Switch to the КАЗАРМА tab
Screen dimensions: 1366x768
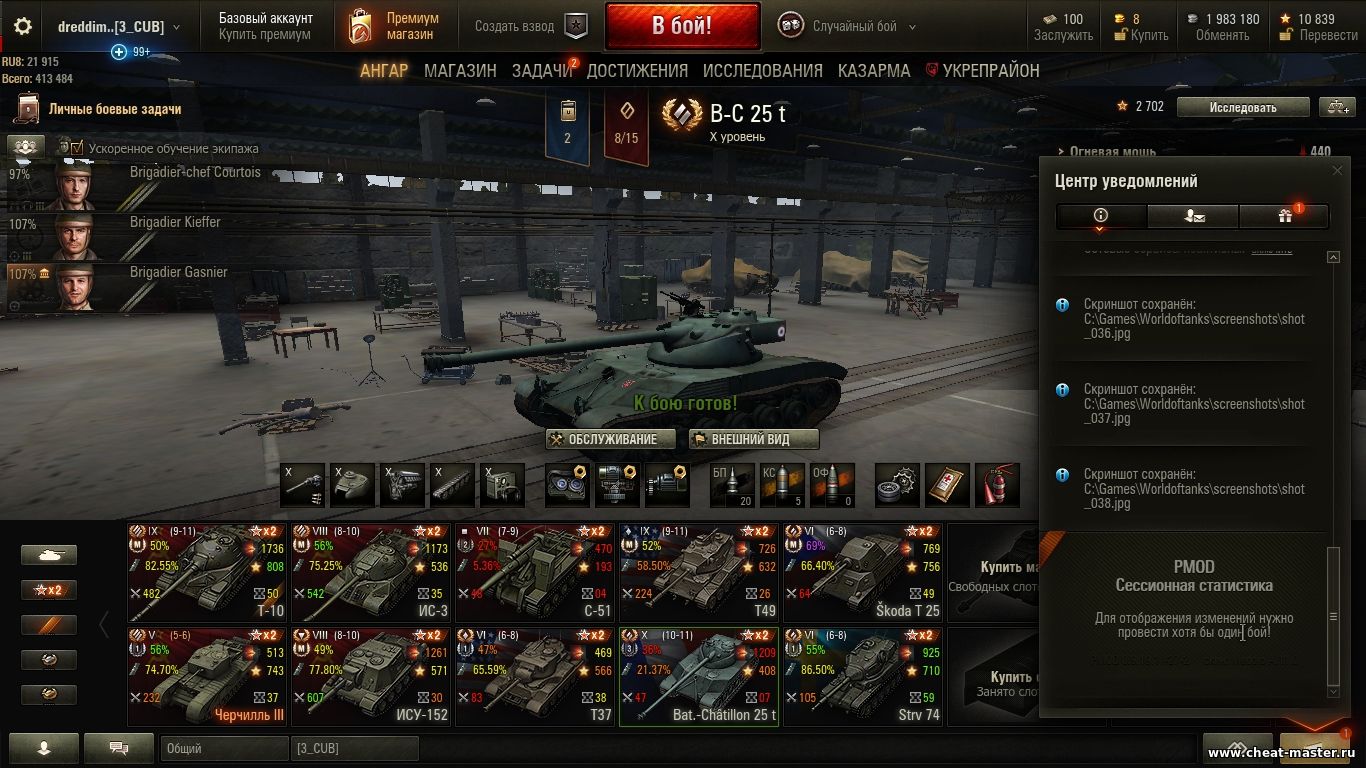[874, 71]
